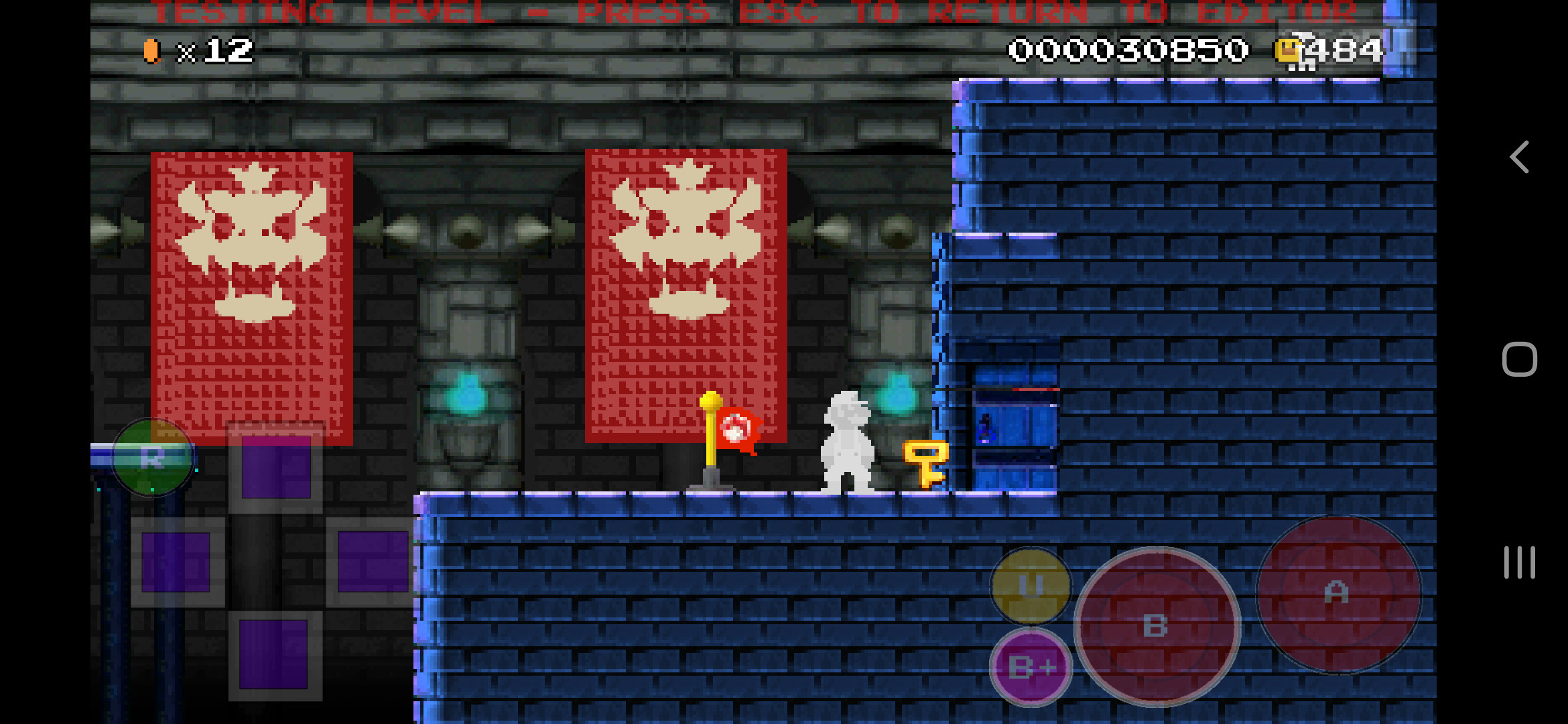
Task: Tap the clock icon next to 484
Action: pyautogui.click(x=1287, y=50)
